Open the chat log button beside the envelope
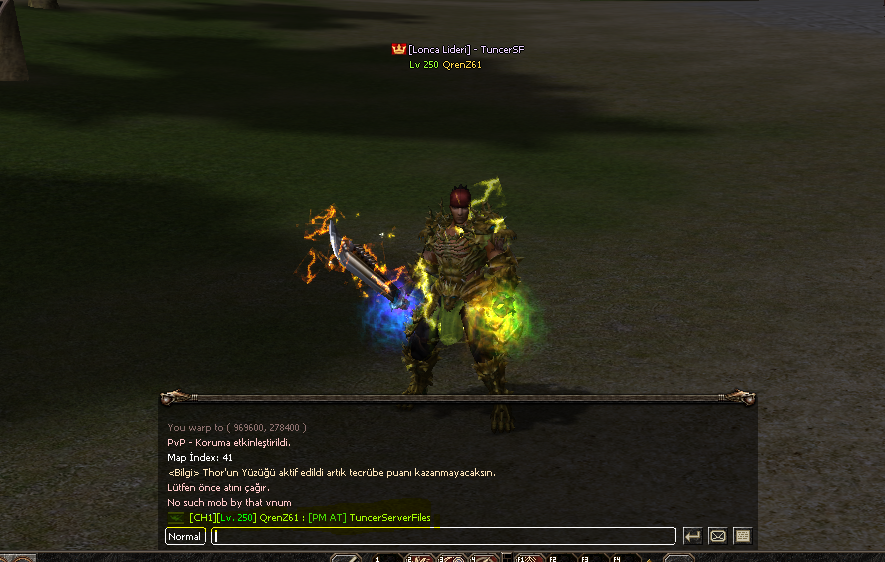This screenshot has height=562, width=885. pyautogui.click(x=742, y=536)
